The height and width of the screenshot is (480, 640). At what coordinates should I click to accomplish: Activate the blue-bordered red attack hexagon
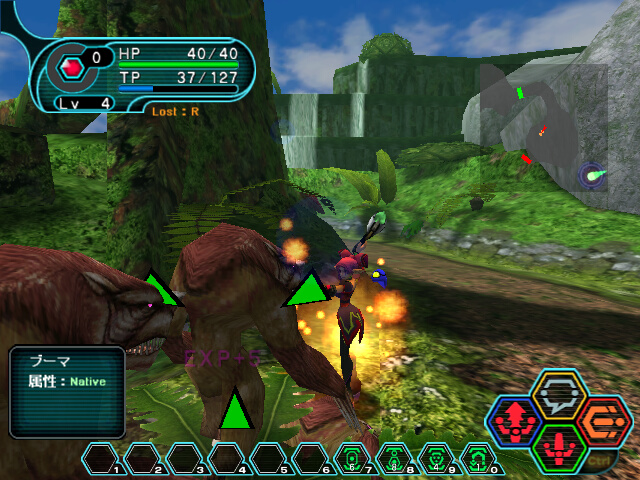click(x=515, y=423)
